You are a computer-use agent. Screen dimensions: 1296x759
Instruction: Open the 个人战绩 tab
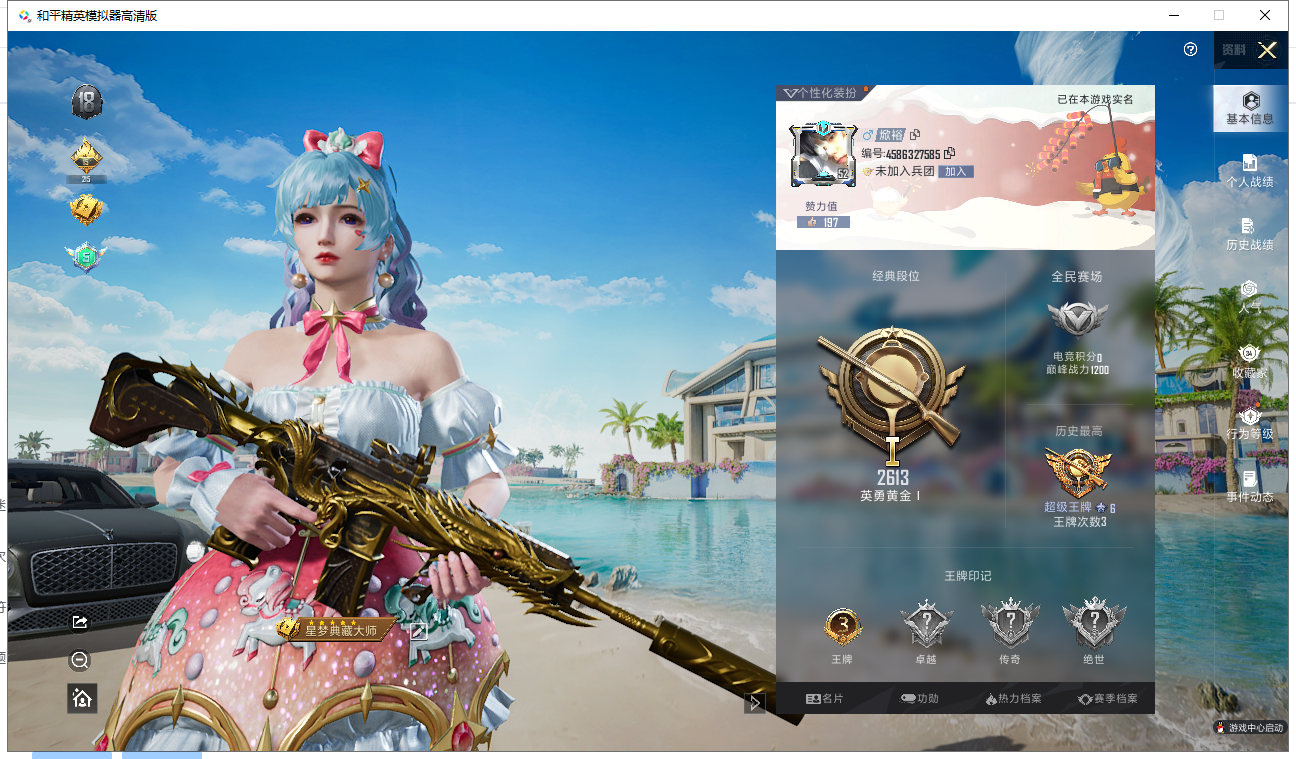1249,171
